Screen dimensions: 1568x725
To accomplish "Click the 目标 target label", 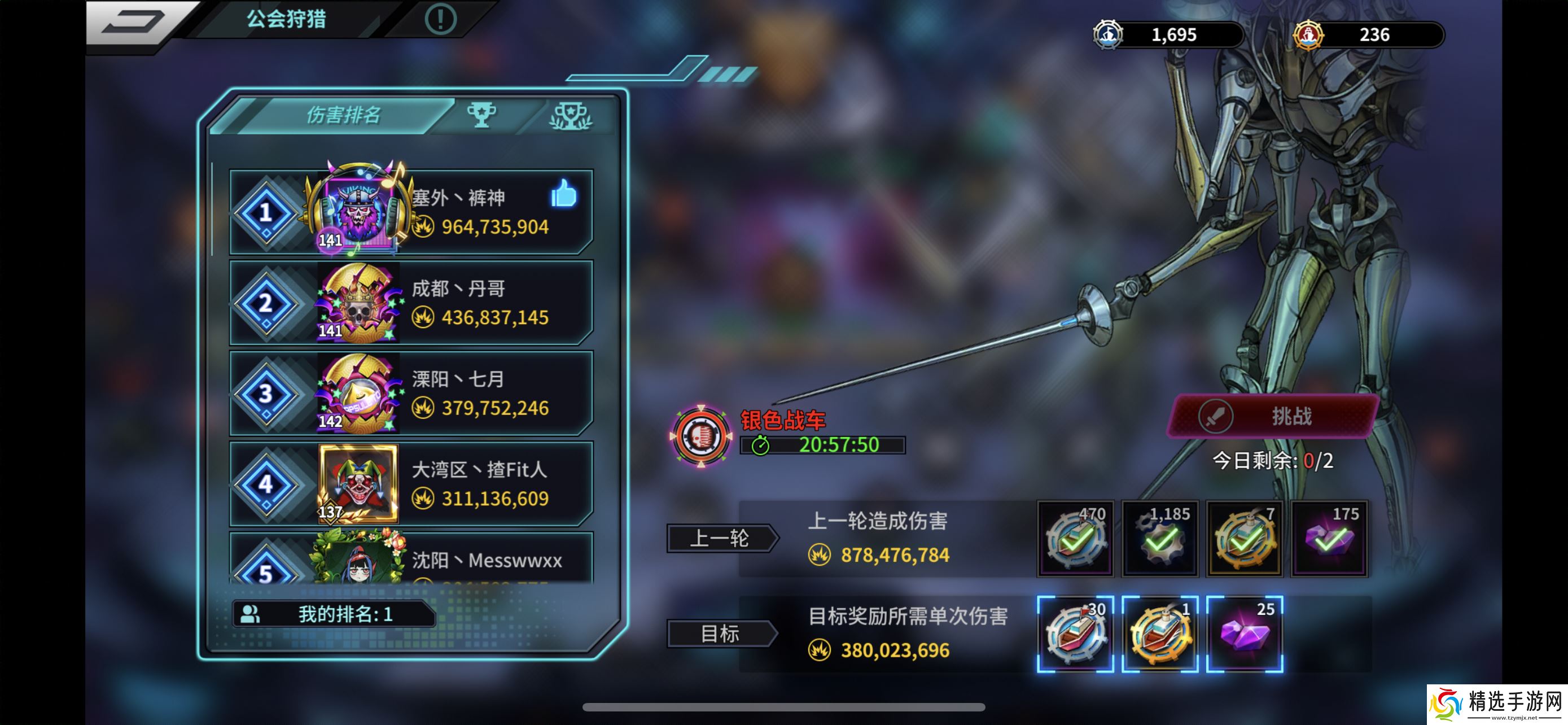I will point(721,634).
